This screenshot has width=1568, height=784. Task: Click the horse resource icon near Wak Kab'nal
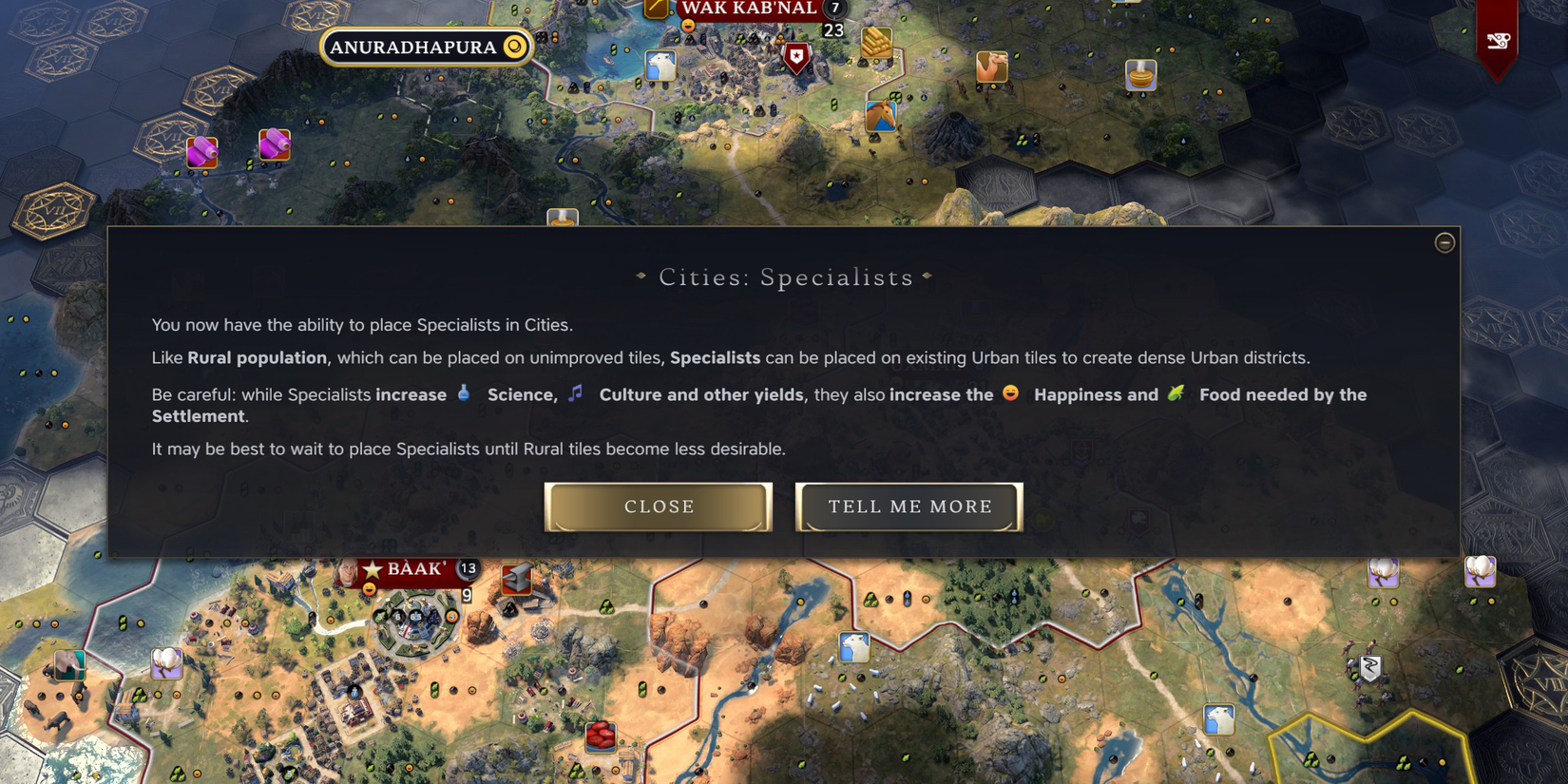point(881,116)
